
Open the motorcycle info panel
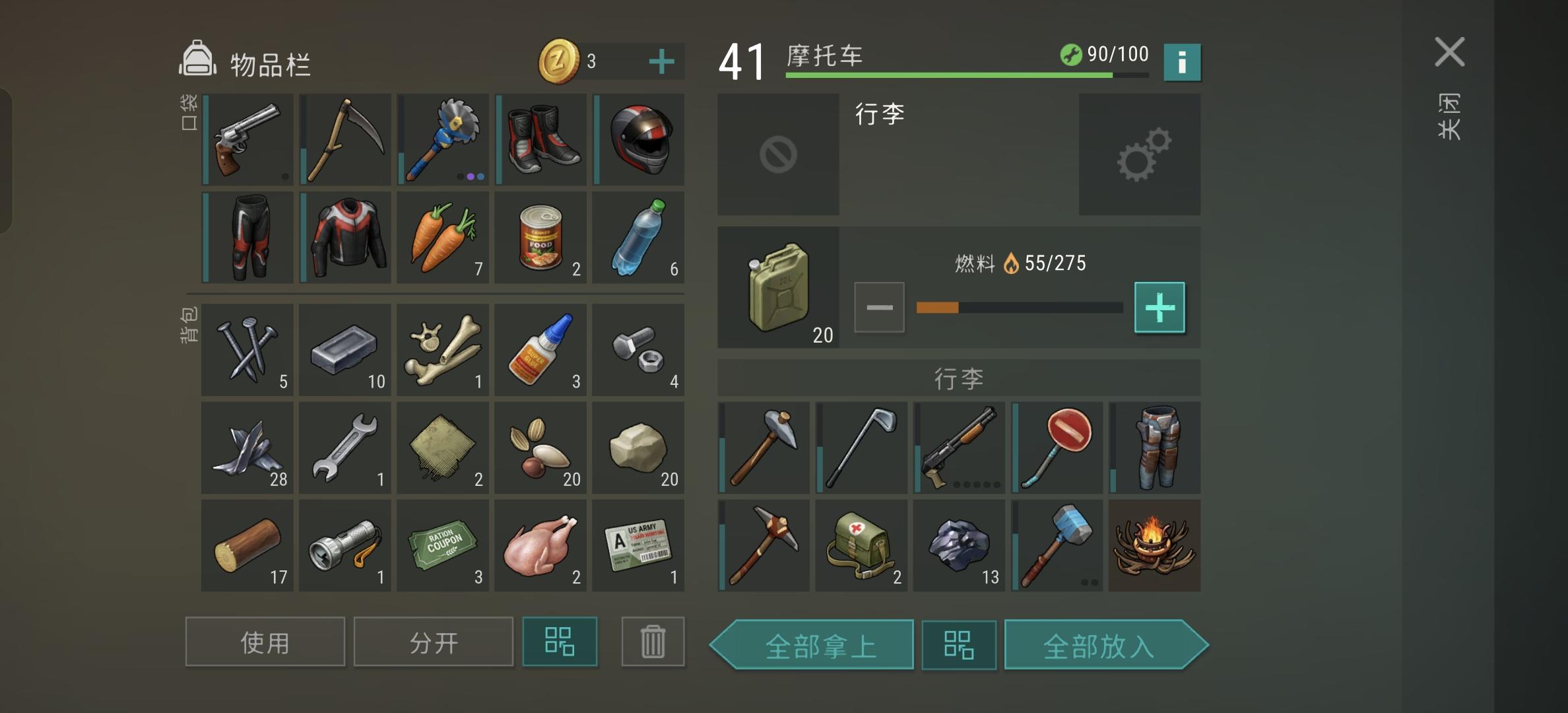1181,62
